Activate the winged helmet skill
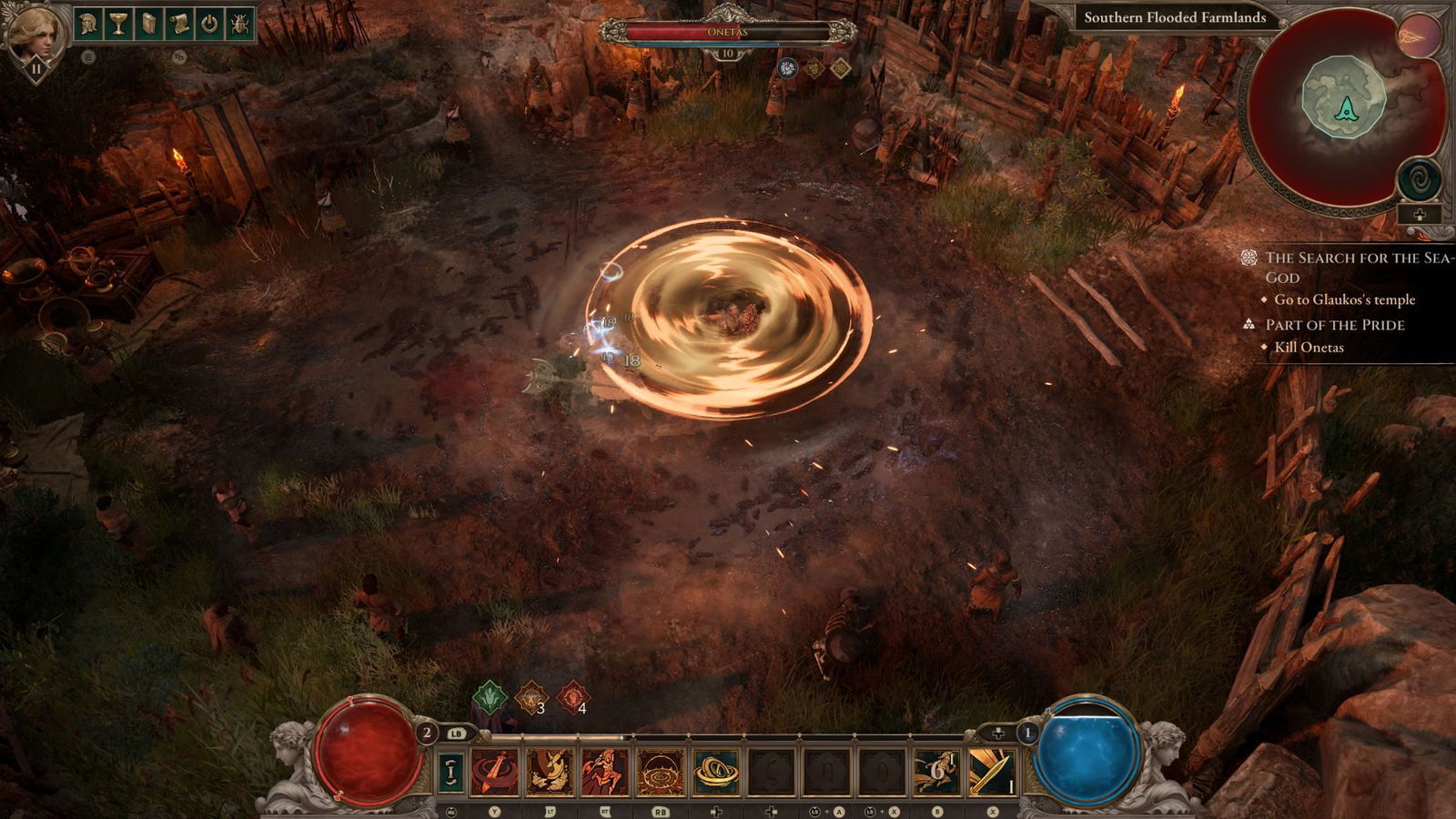 [551, 772]
